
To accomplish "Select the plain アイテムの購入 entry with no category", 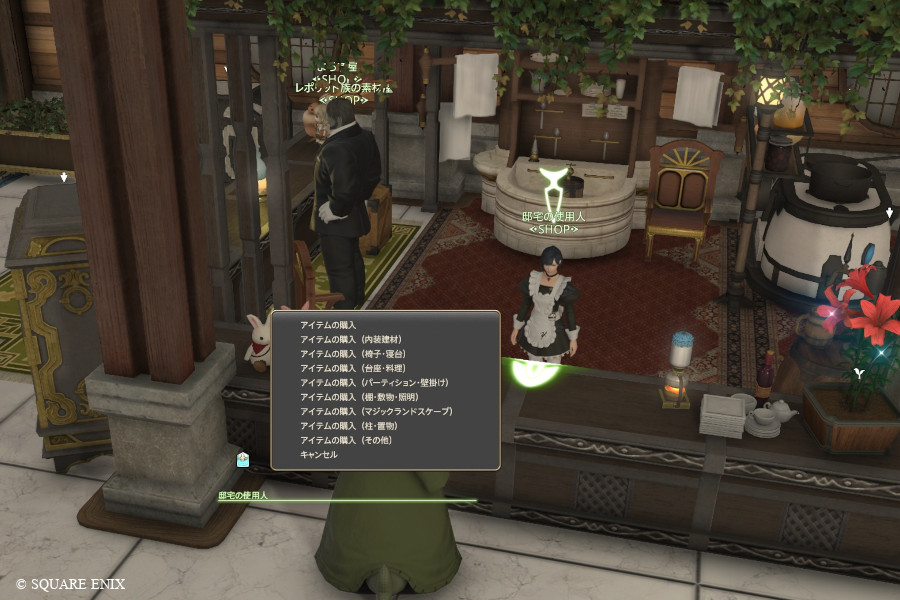I will (328, 325).
